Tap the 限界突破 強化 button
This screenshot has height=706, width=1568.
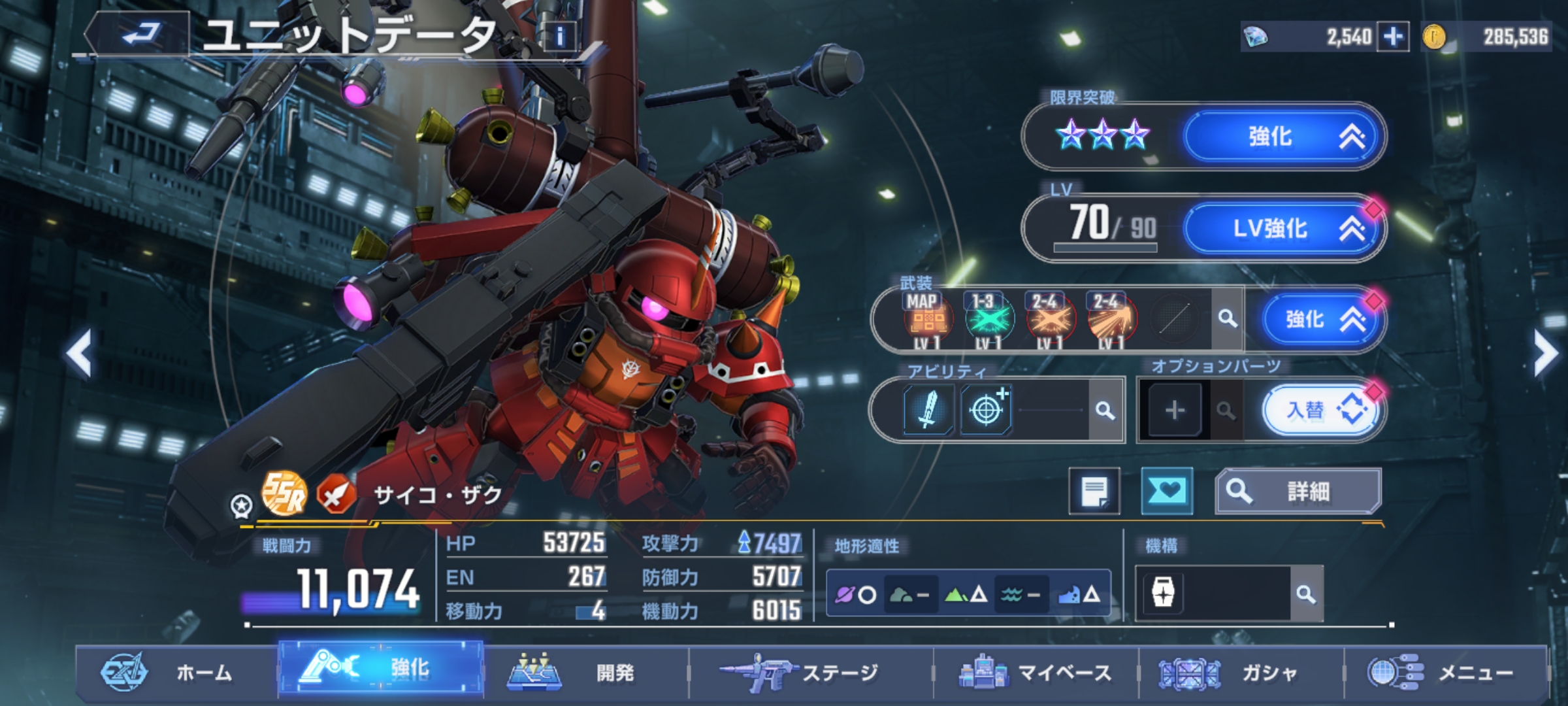click(1282, 137)
